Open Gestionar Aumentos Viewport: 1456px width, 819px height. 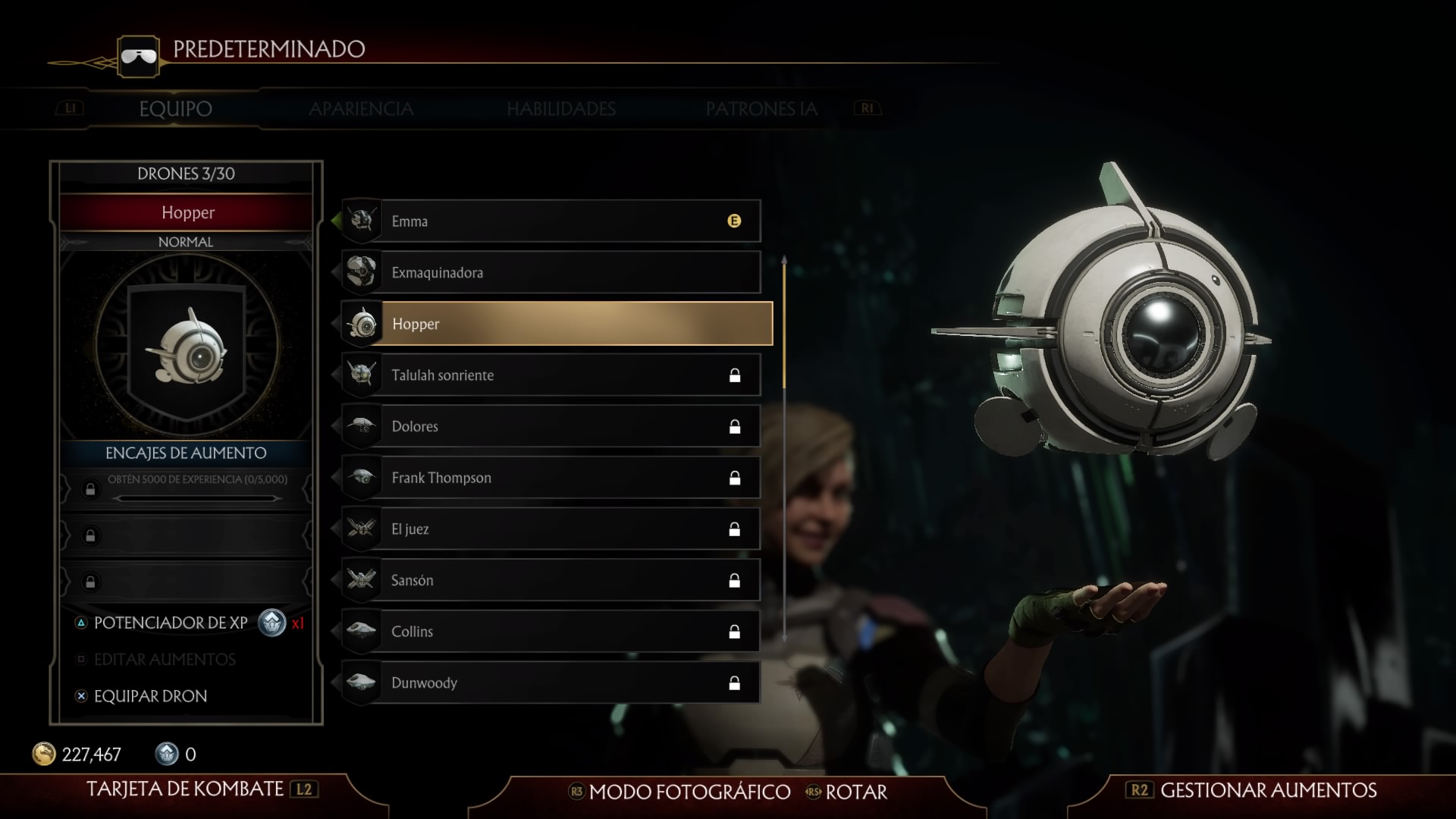[x=1268, y=790]
